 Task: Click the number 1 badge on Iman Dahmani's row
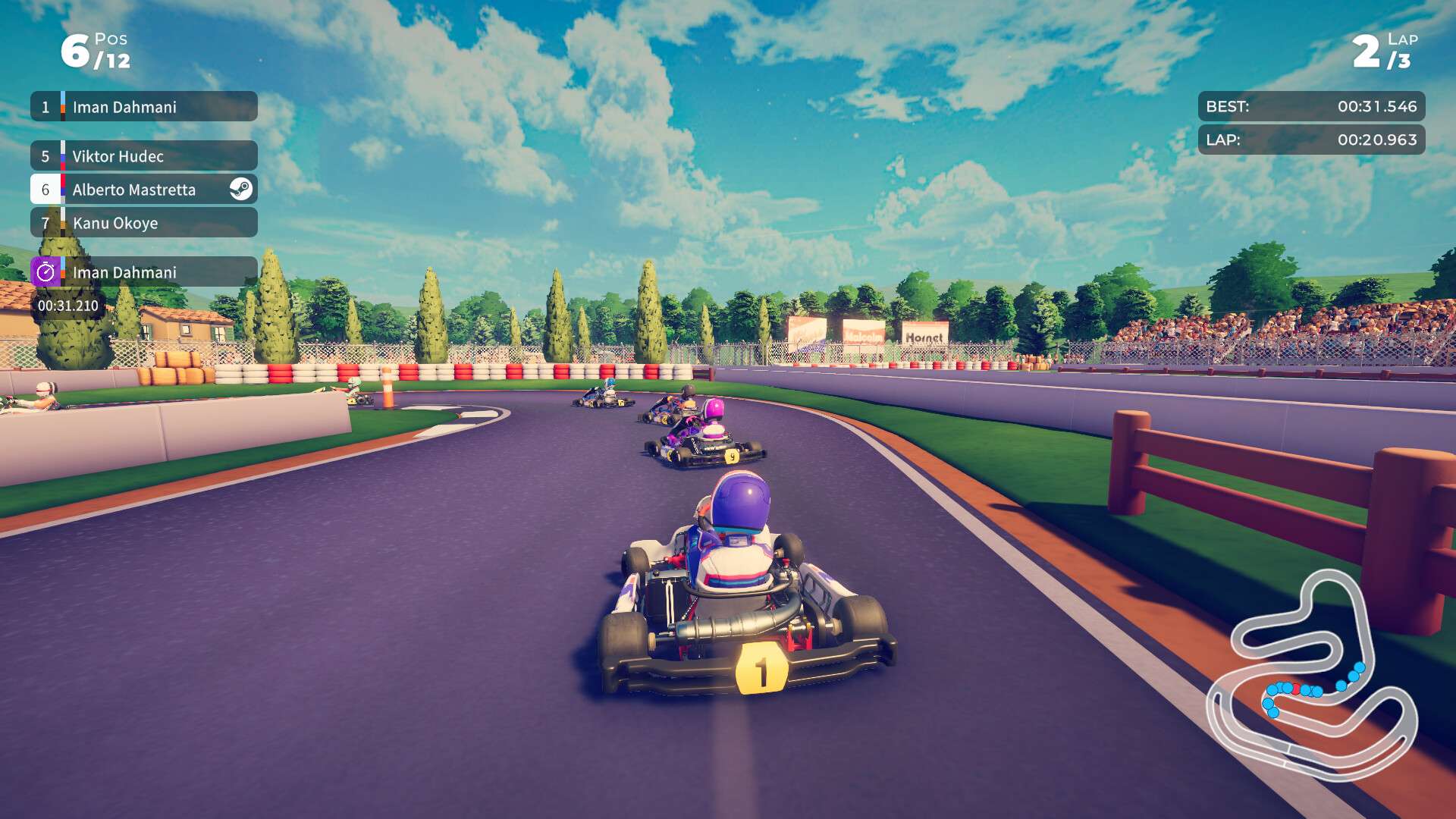click(45, 106)
